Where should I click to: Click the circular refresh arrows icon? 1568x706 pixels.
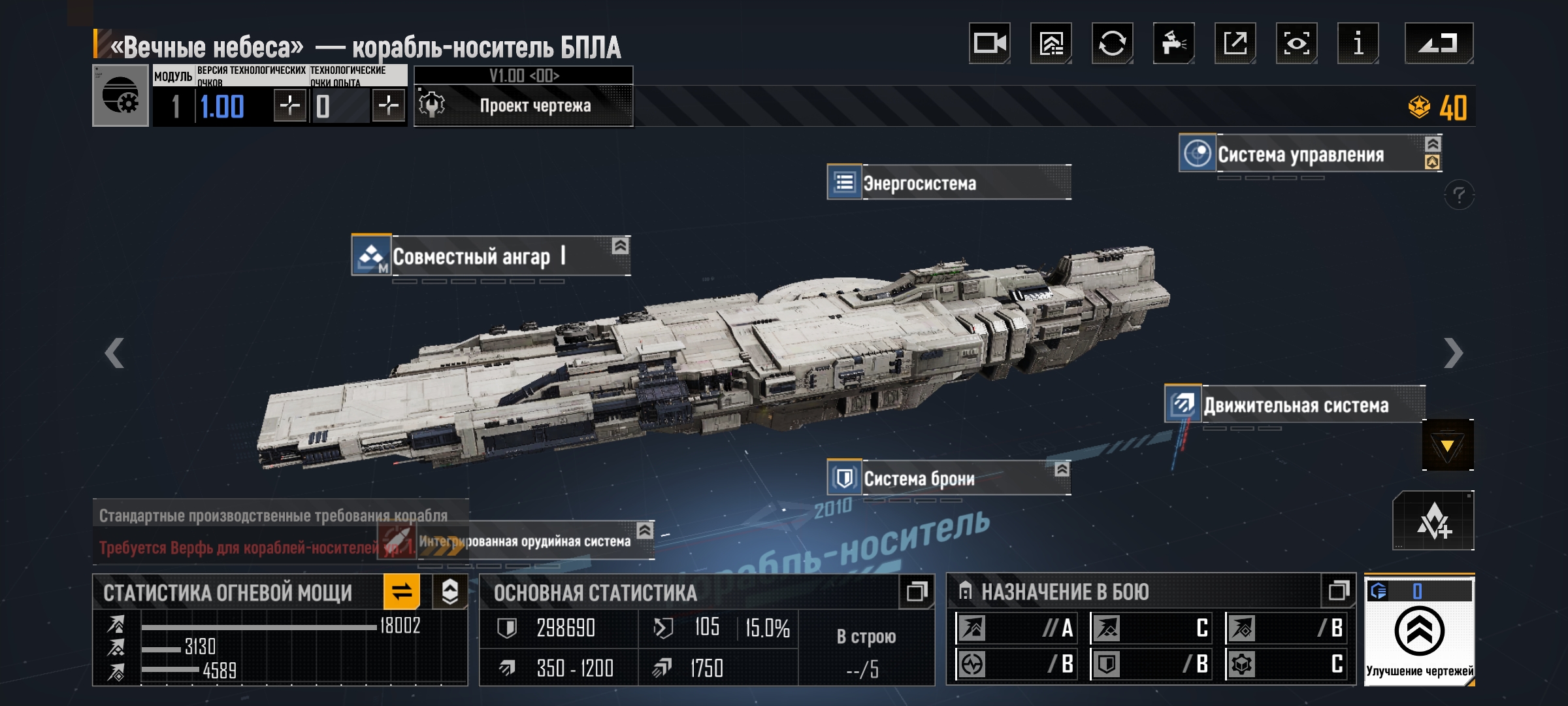coord(1112,44)
